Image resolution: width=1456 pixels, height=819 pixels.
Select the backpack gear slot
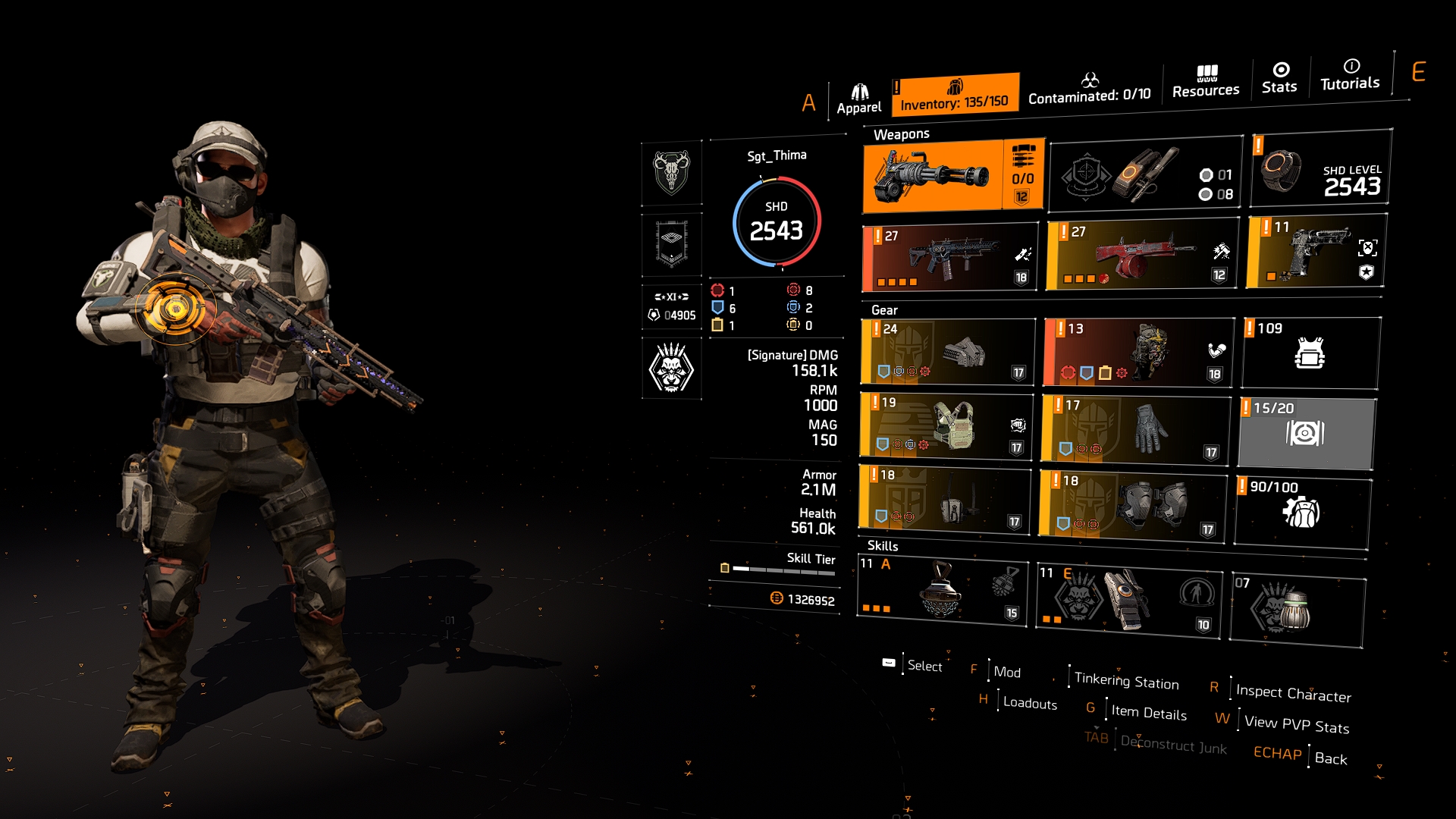pyautogui.click(x=1137, y=353)
